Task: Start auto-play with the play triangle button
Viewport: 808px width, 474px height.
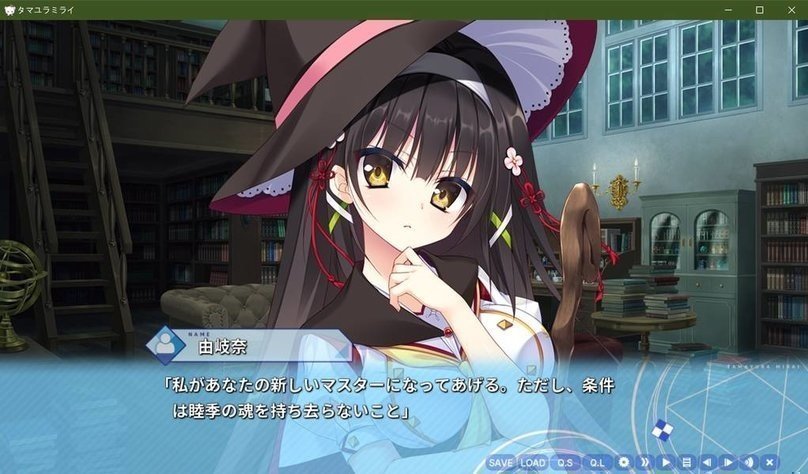Action: [665, 463]
